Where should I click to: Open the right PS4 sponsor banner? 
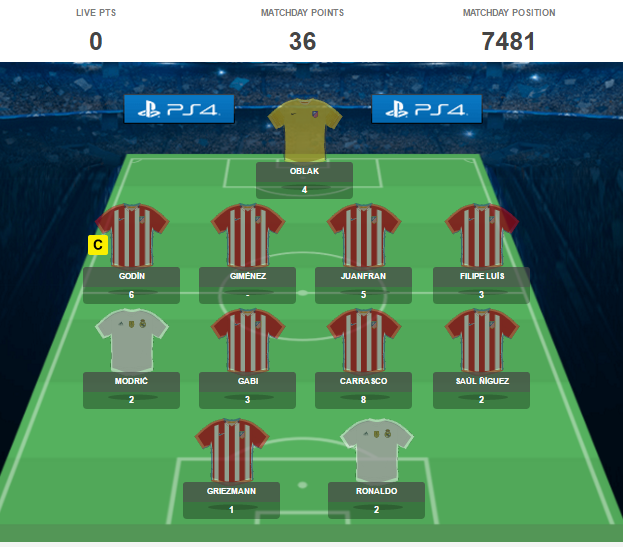click(x=426, y=109)
